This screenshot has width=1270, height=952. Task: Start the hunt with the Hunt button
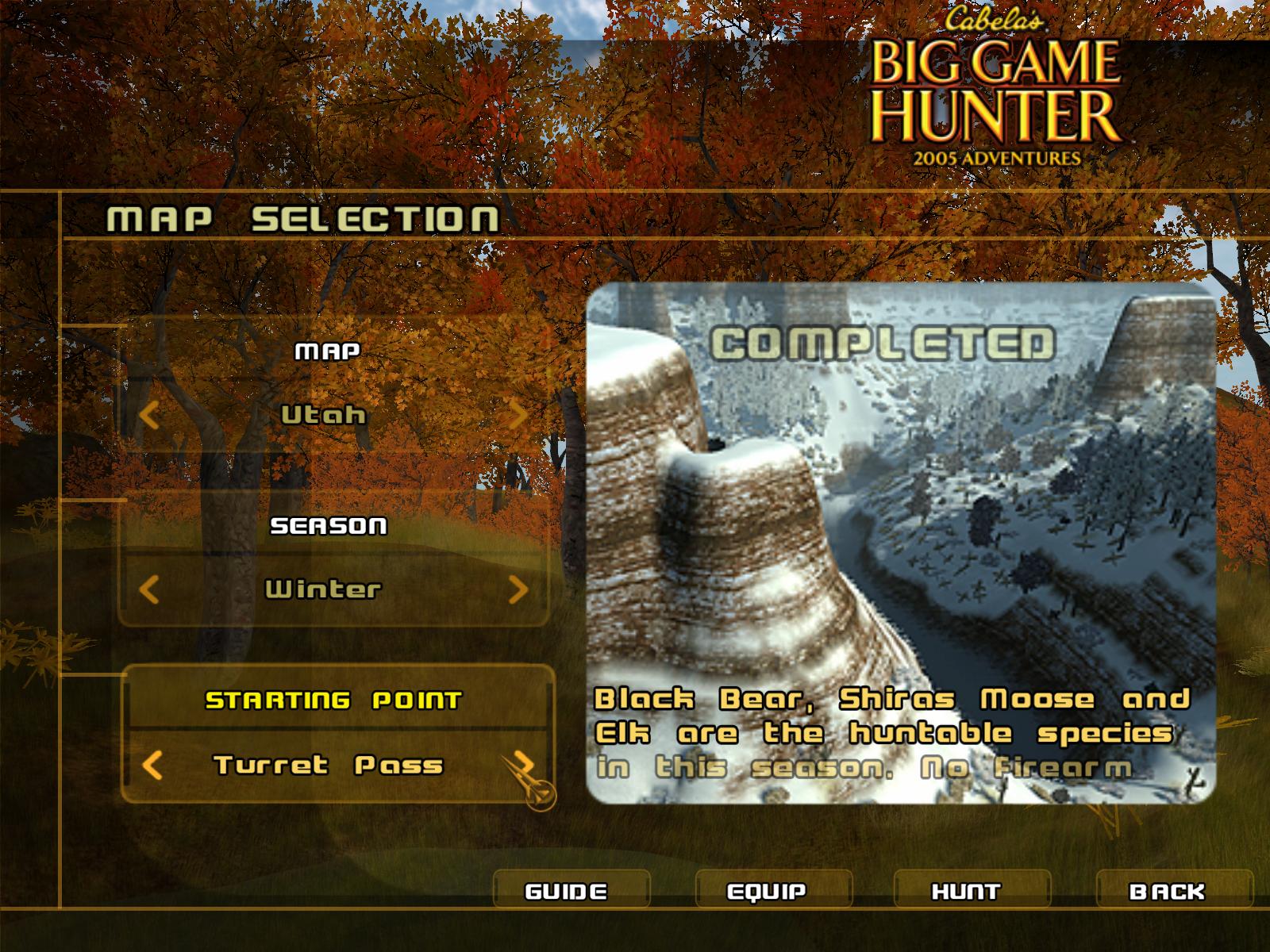click(966, 891)
